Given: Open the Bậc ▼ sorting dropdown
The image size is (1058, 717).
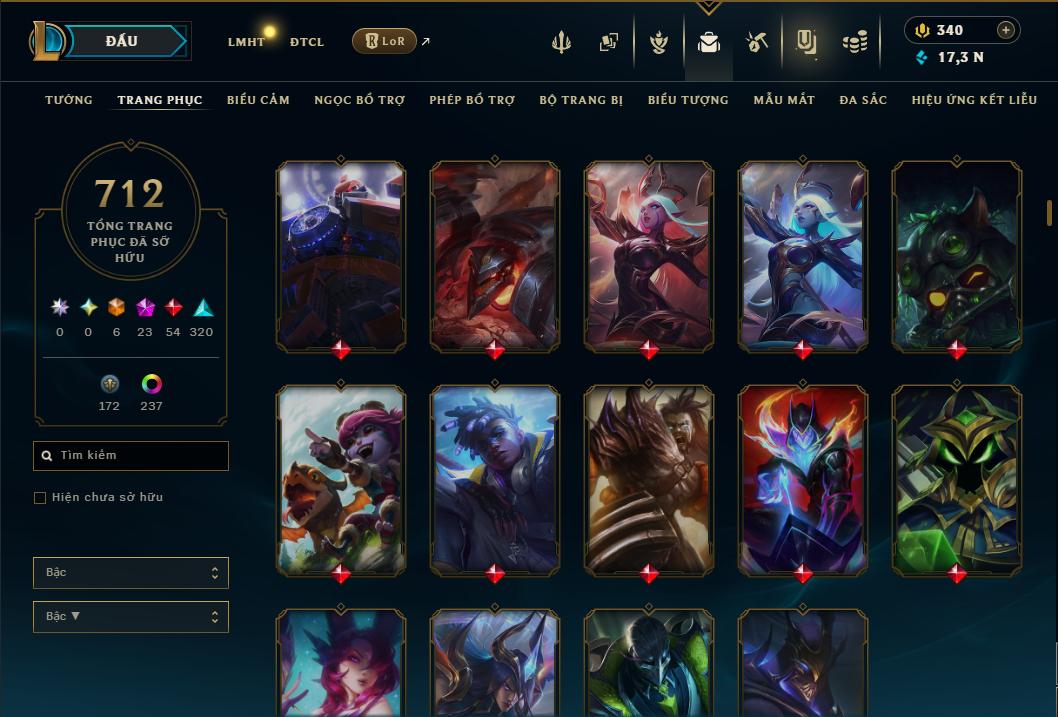Looking at the screenshot, I should [131, 617].
